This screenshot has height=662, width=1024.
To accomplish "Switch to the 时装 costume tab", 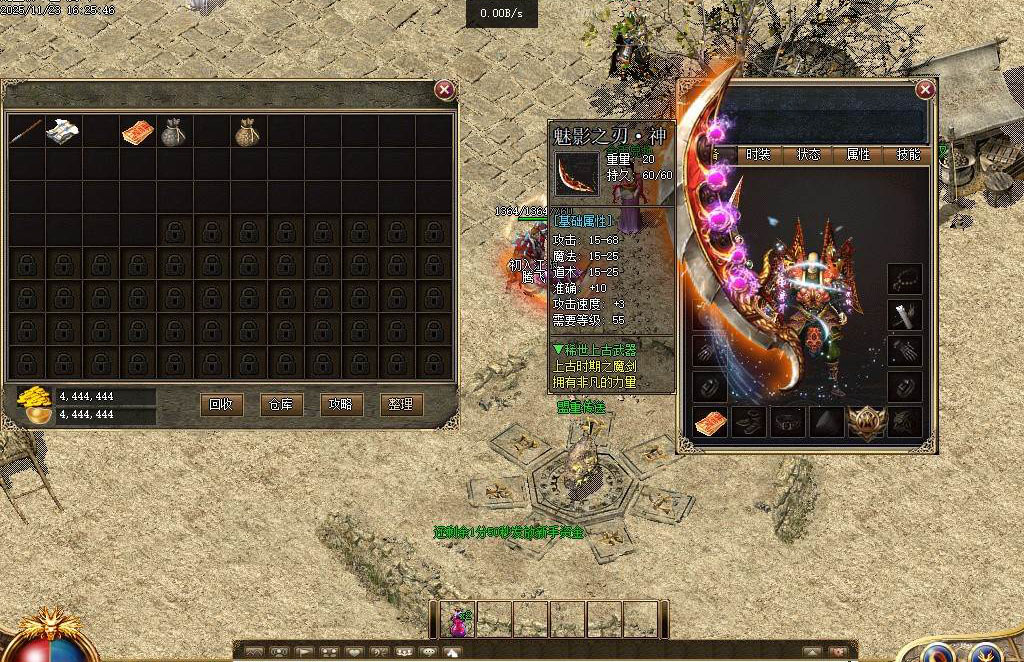I will tap(758, 155).
